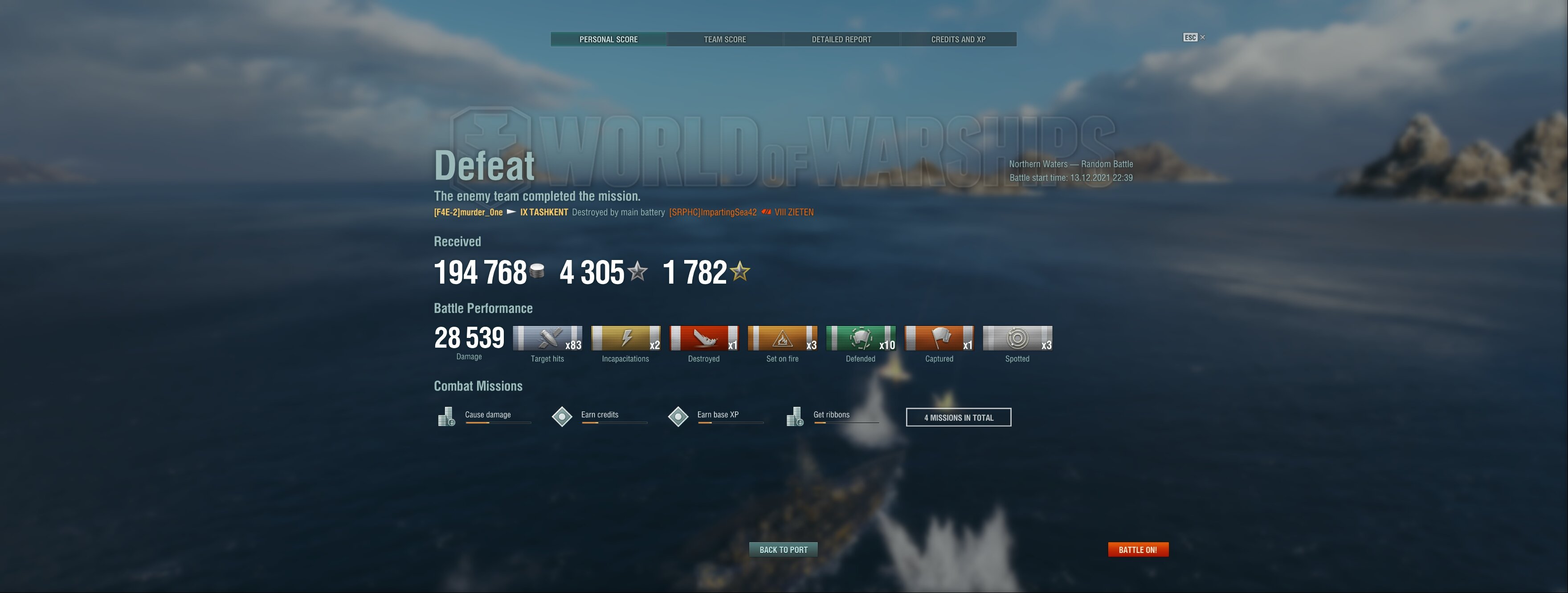Select the Earn base XP mission
Viewport: 1568px width, 593px height.
click(x=718, y=415)
